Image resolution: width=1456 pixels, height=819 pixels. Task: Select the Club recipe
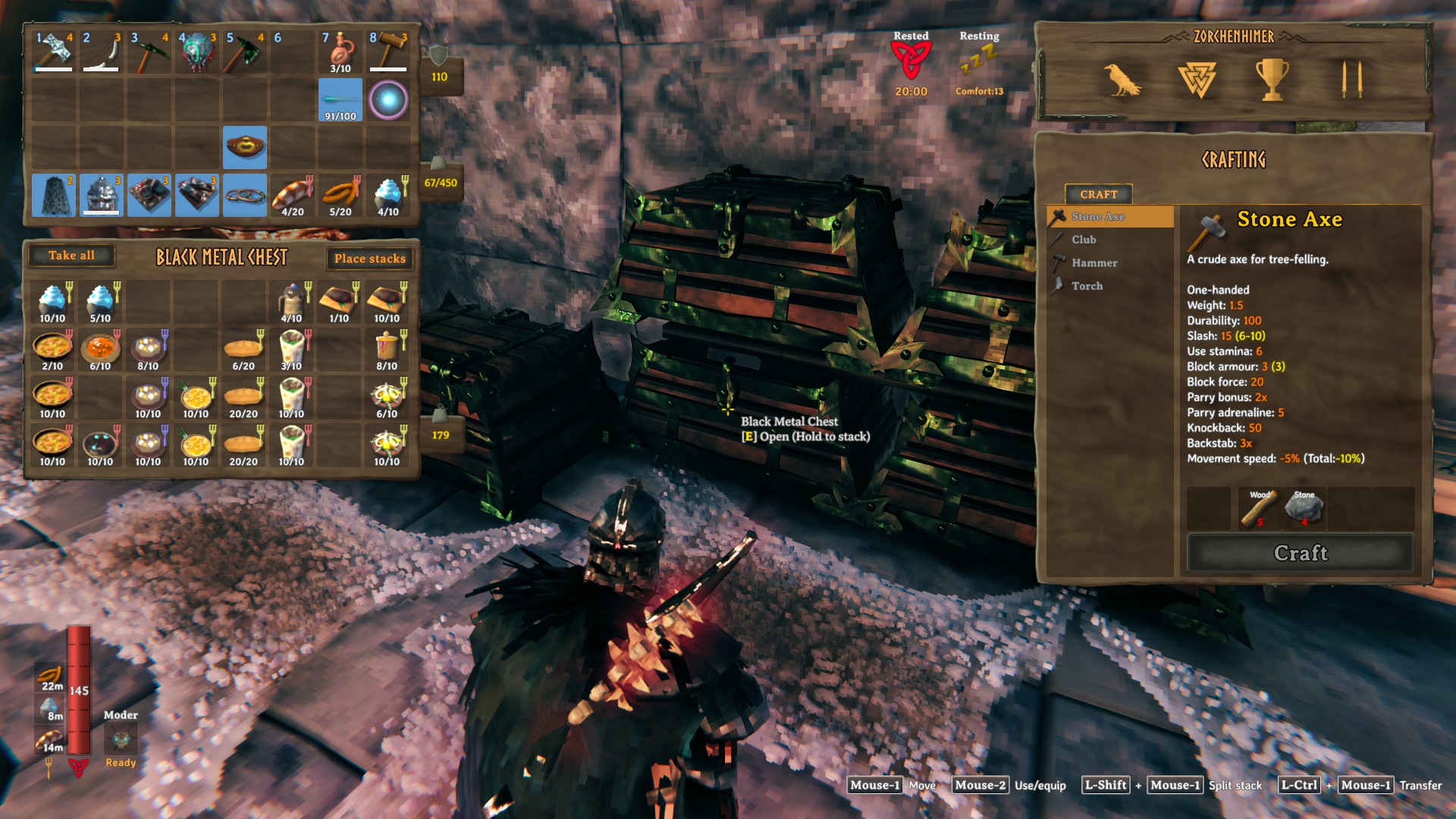coord(1084,240)
